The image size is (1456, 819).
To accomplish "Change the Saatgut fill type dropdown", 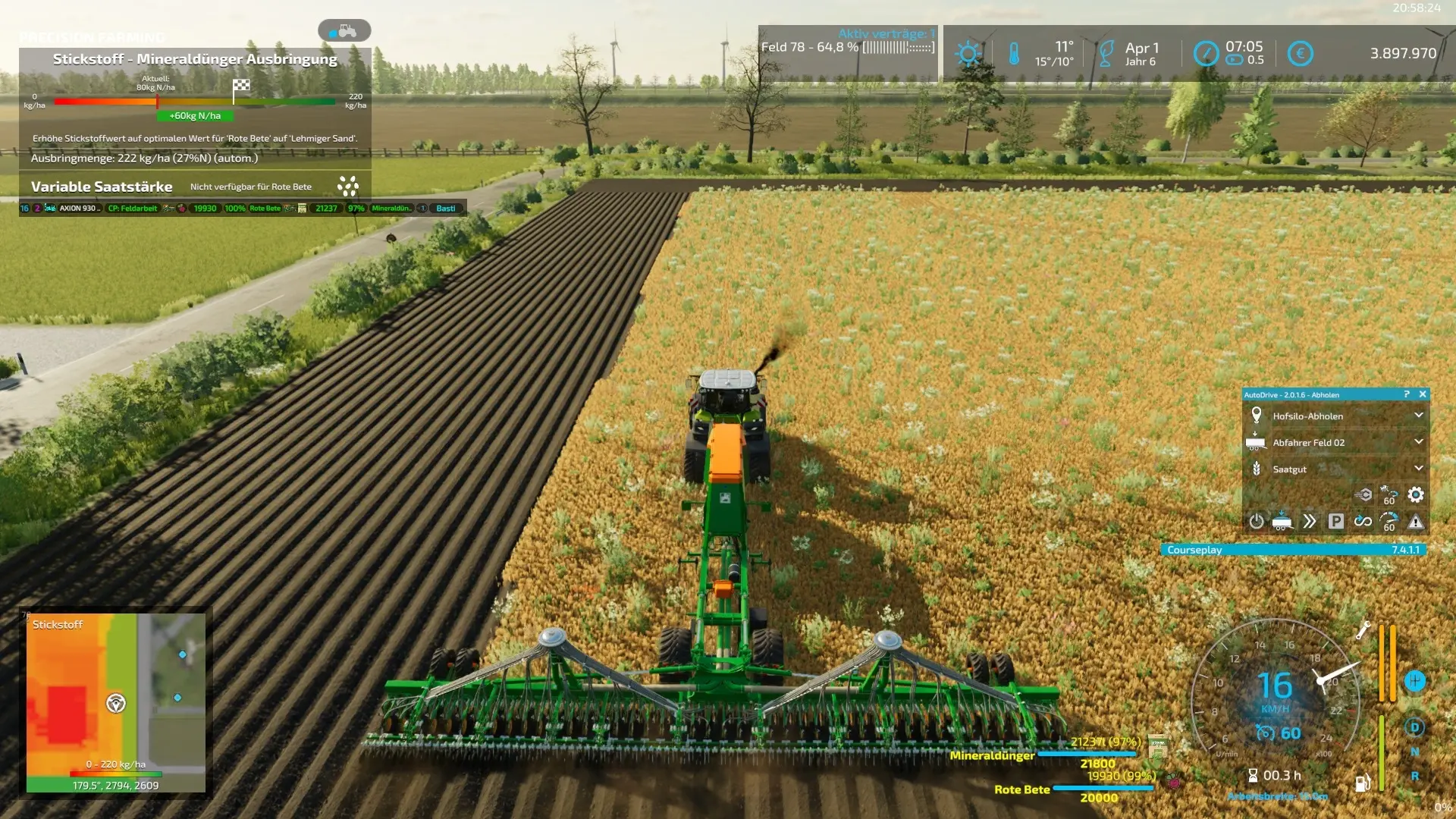I will [x=1418, y=469].
